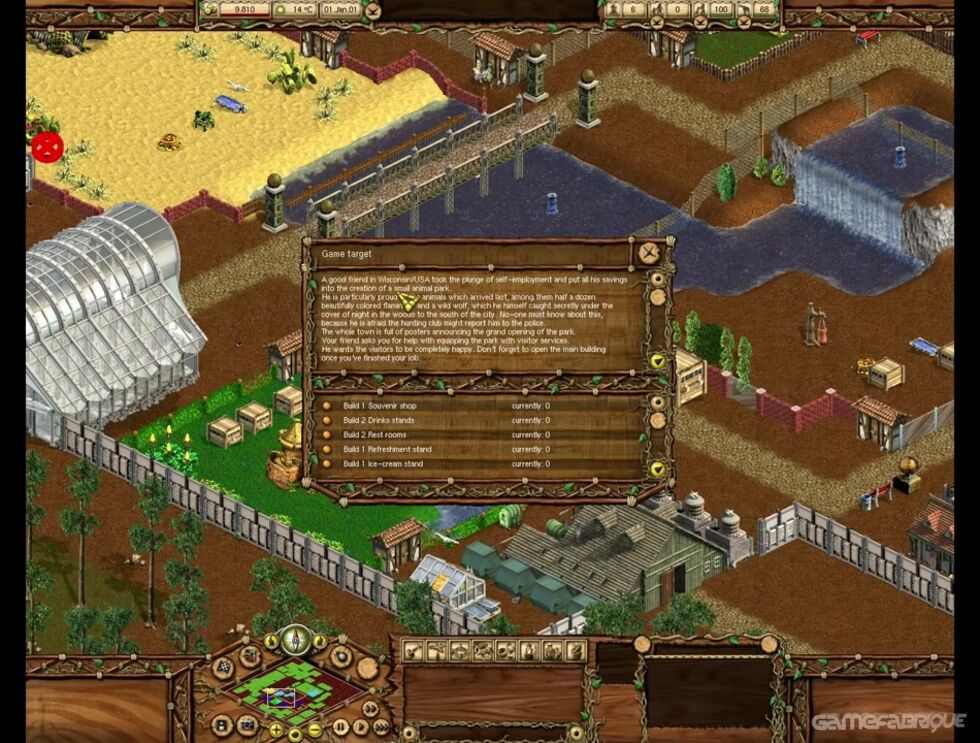980x743 pixels.
Task: Open the first build category in the toolbar
Action: [x=412, y=651]
